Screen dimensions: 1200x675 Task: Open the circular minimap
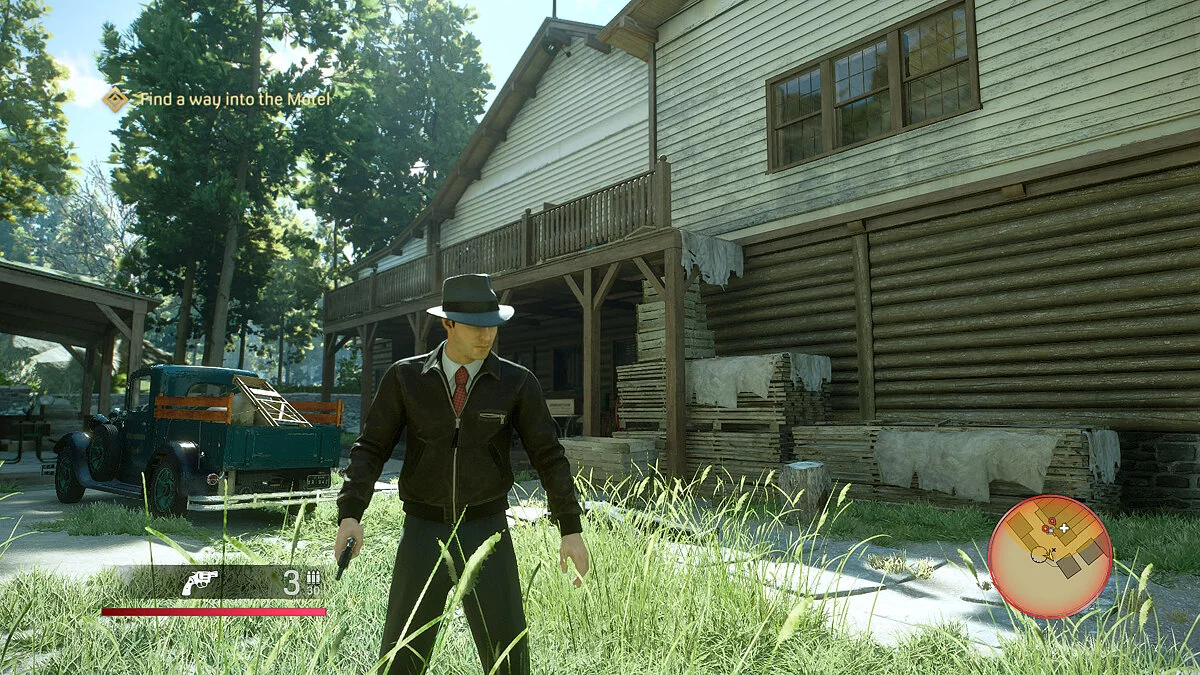1049,556
